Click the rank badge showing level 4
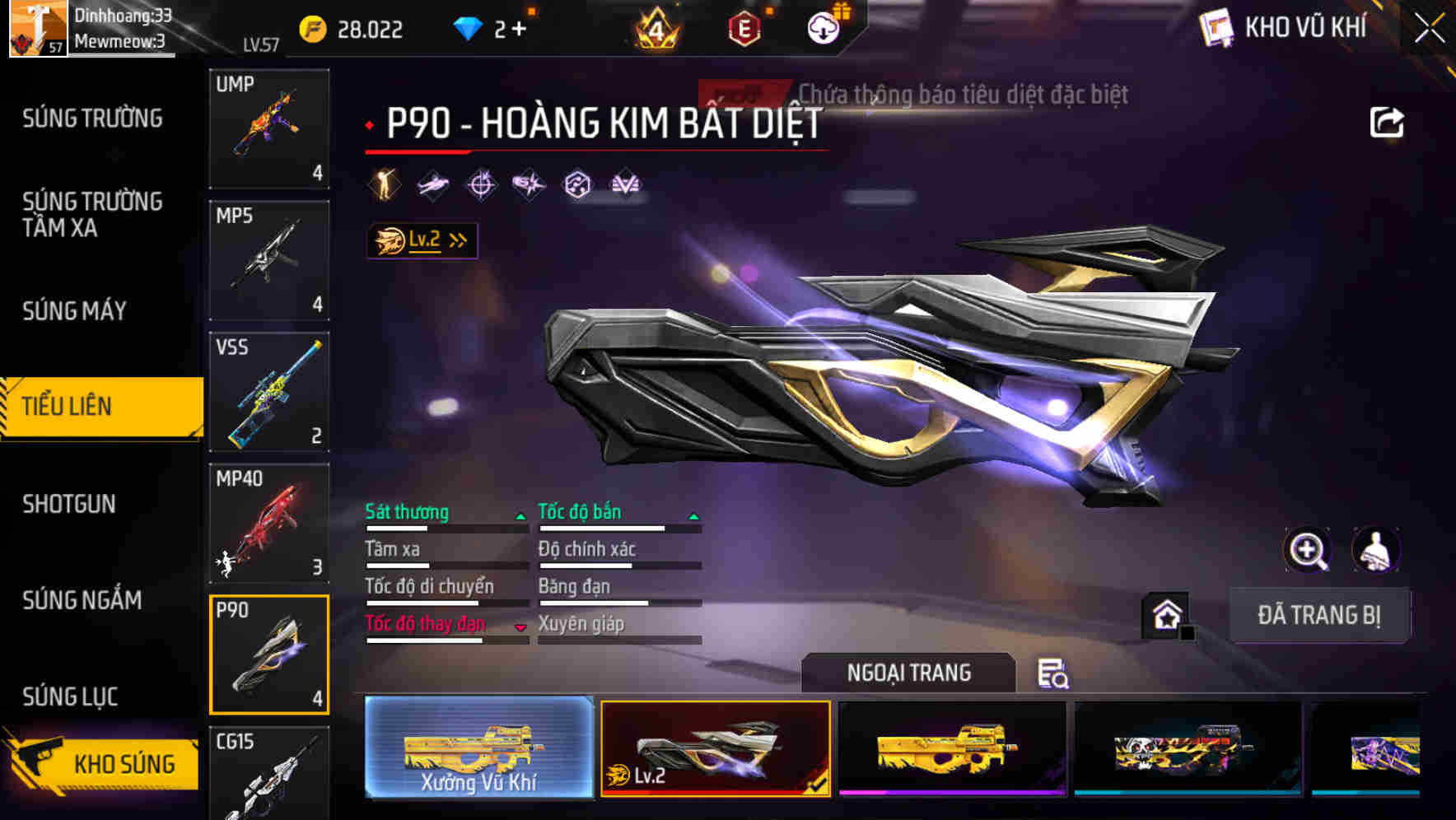The image size is (1456, 820). (653, 27)
